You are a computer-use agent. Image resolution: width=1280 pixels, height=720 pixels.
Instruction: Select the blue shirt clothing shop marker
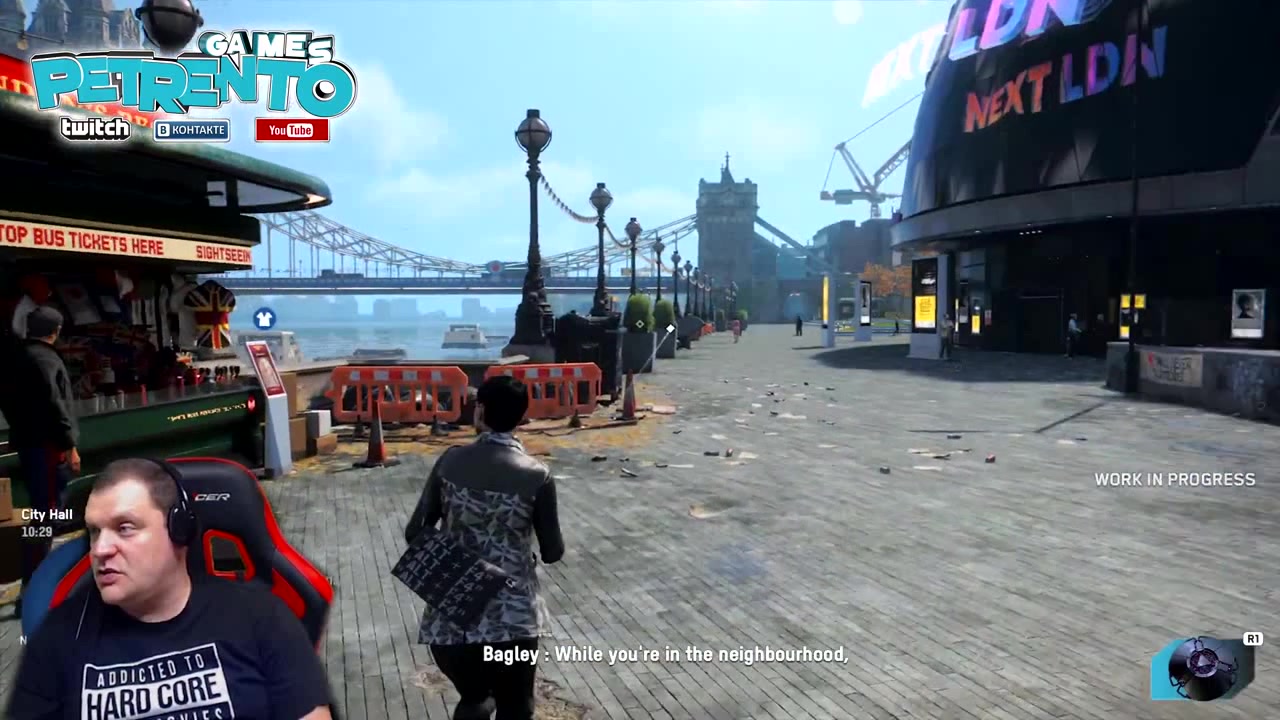(264, 319)
